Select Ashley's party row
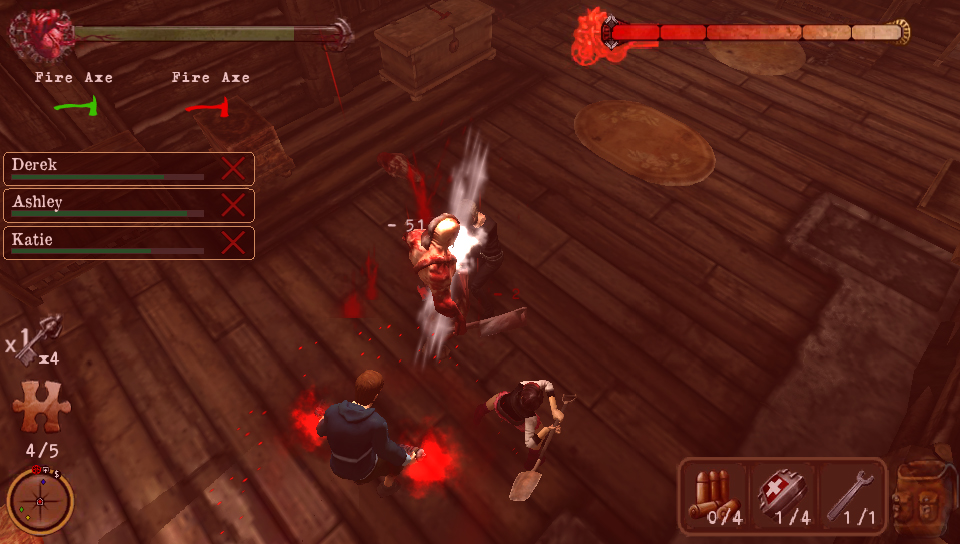 click(x=110, y=206)
